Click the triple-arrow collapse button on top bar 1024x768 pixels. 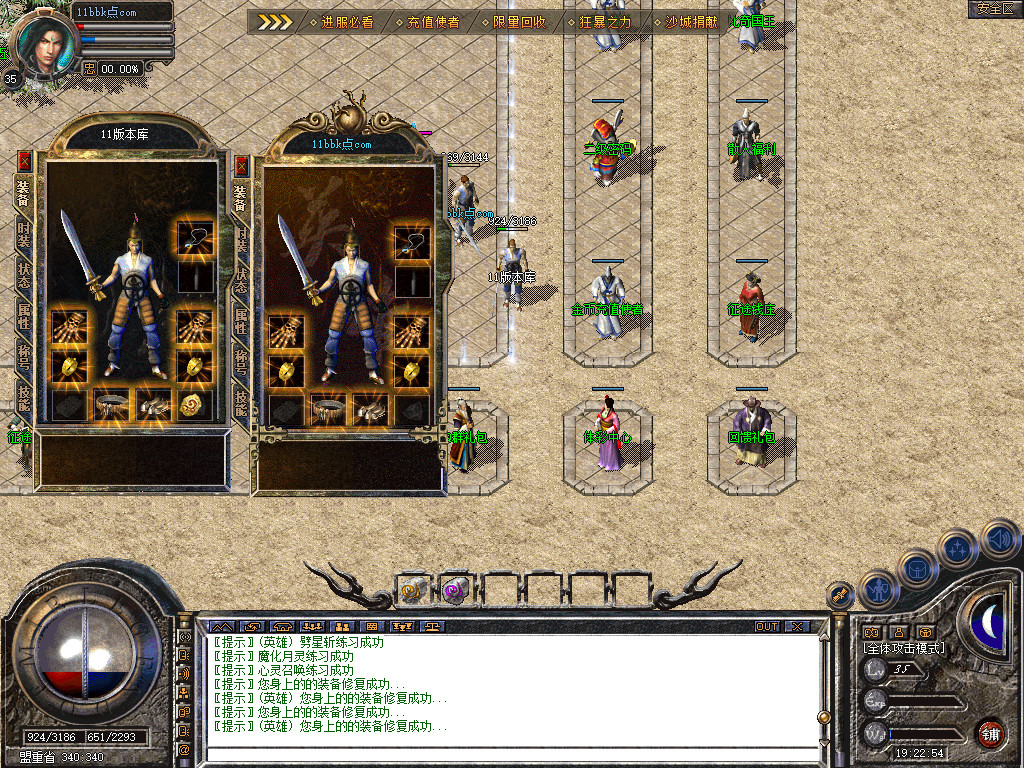pyautogui.click(x=274, y=22)
